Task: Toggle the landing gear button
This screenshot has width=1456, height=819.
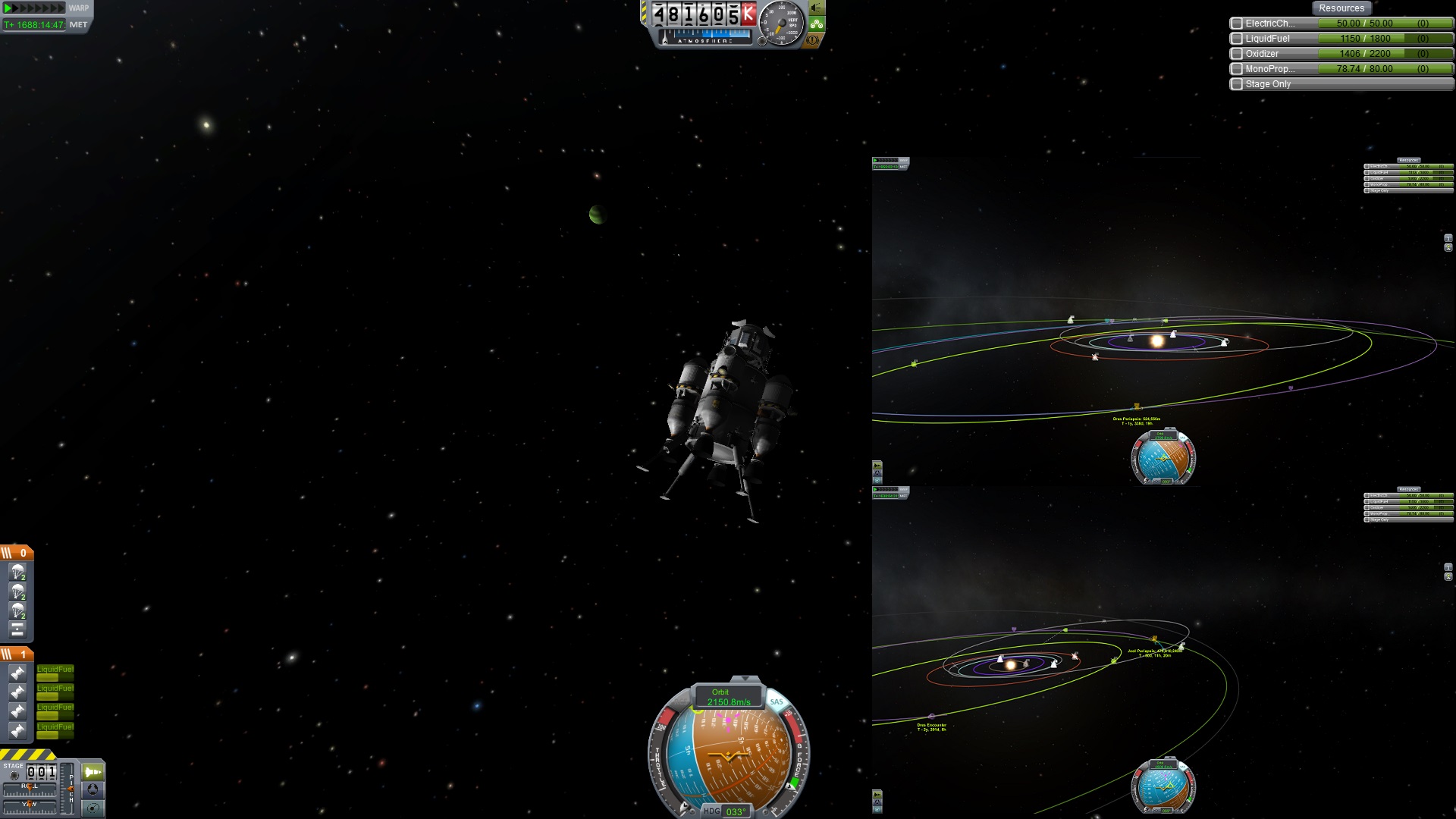Action: tap(817, 24)
